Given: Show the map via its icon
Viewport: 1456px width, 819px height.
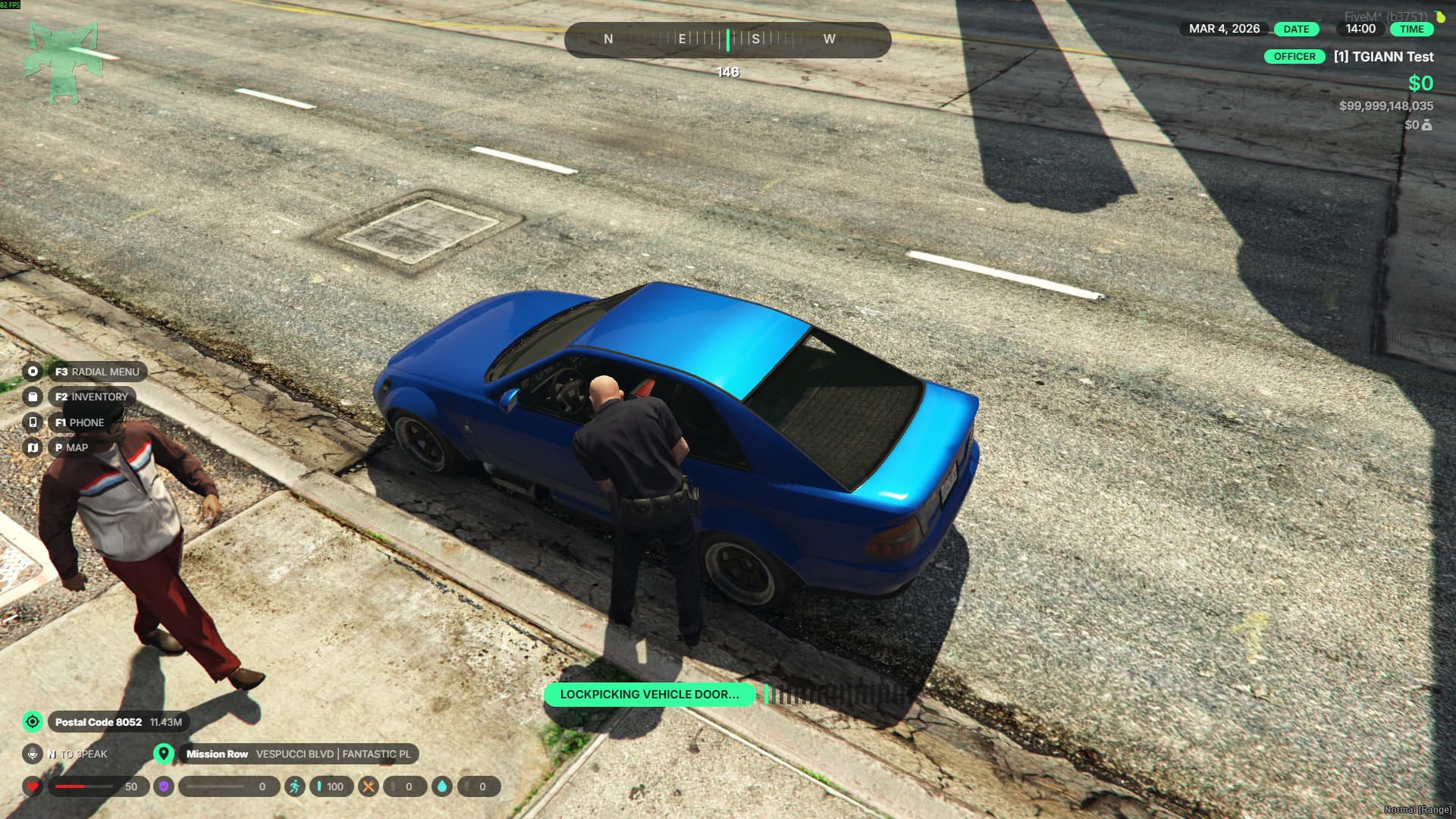Looking at the screenshot, I should pyautogui.click(x=33, y=447).
